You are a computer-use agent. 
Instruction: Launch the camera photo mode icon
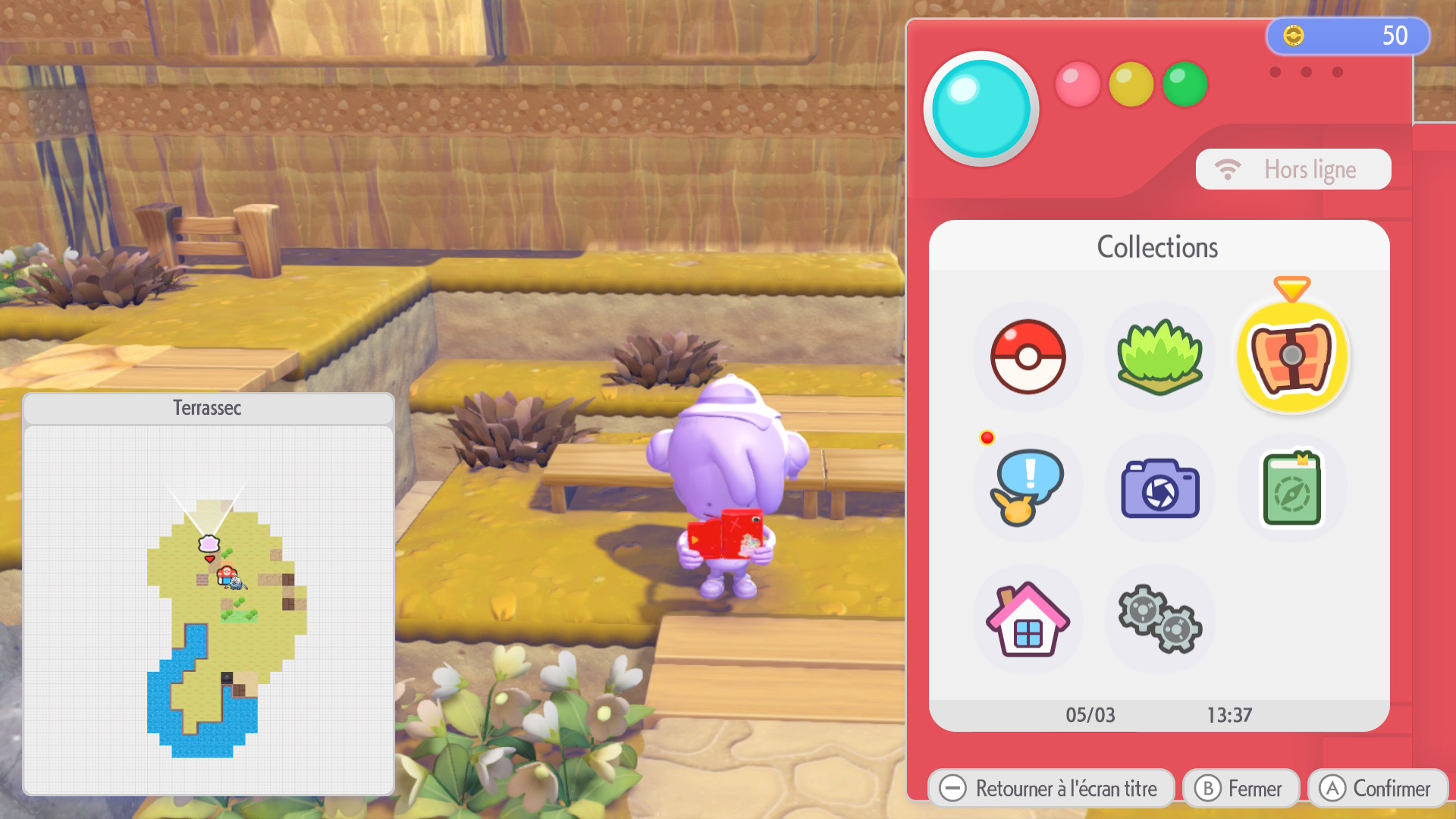pos(1159,488)
